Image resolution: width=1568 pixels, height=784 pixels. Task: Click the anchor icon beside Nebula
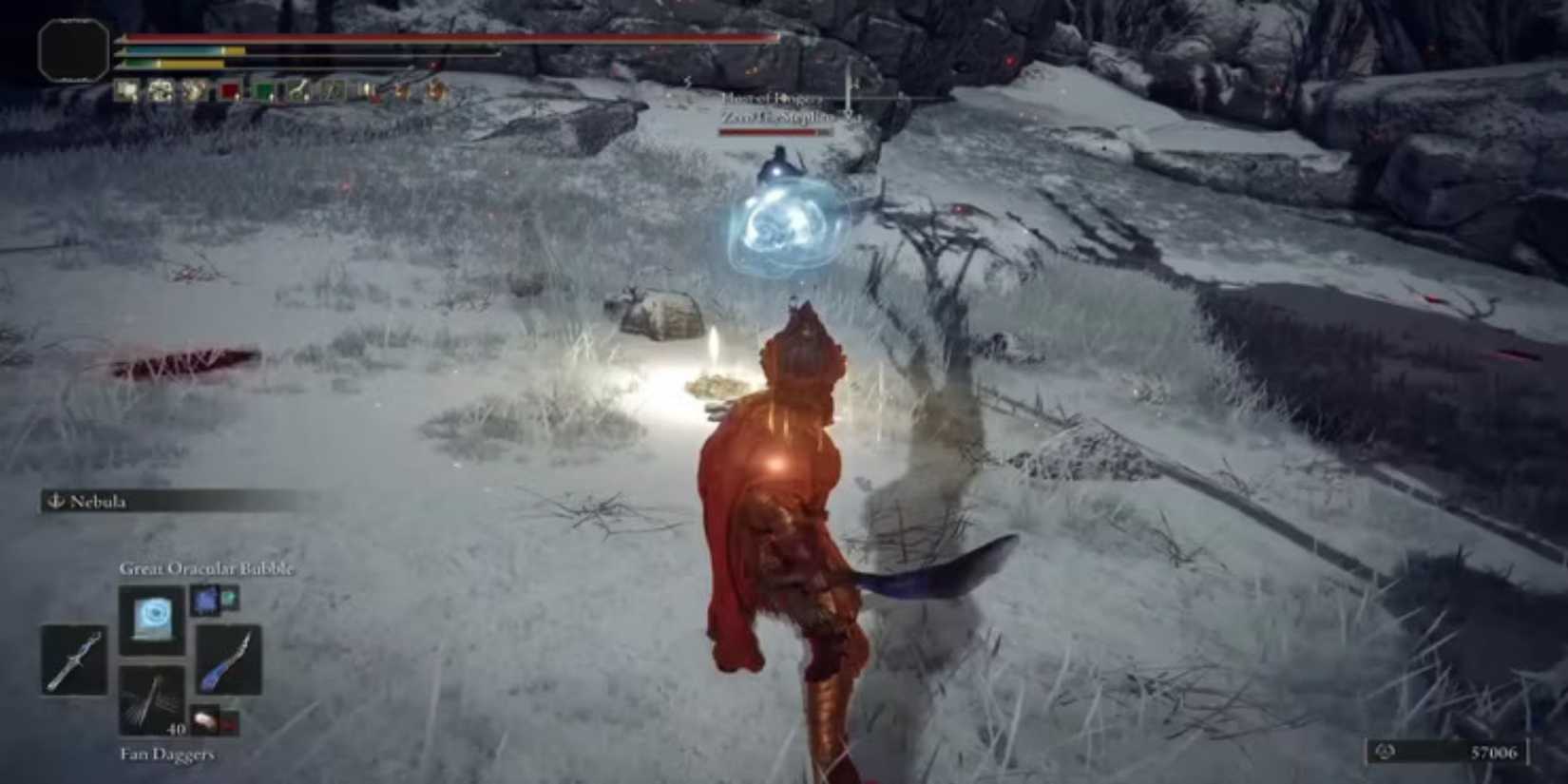54,502
